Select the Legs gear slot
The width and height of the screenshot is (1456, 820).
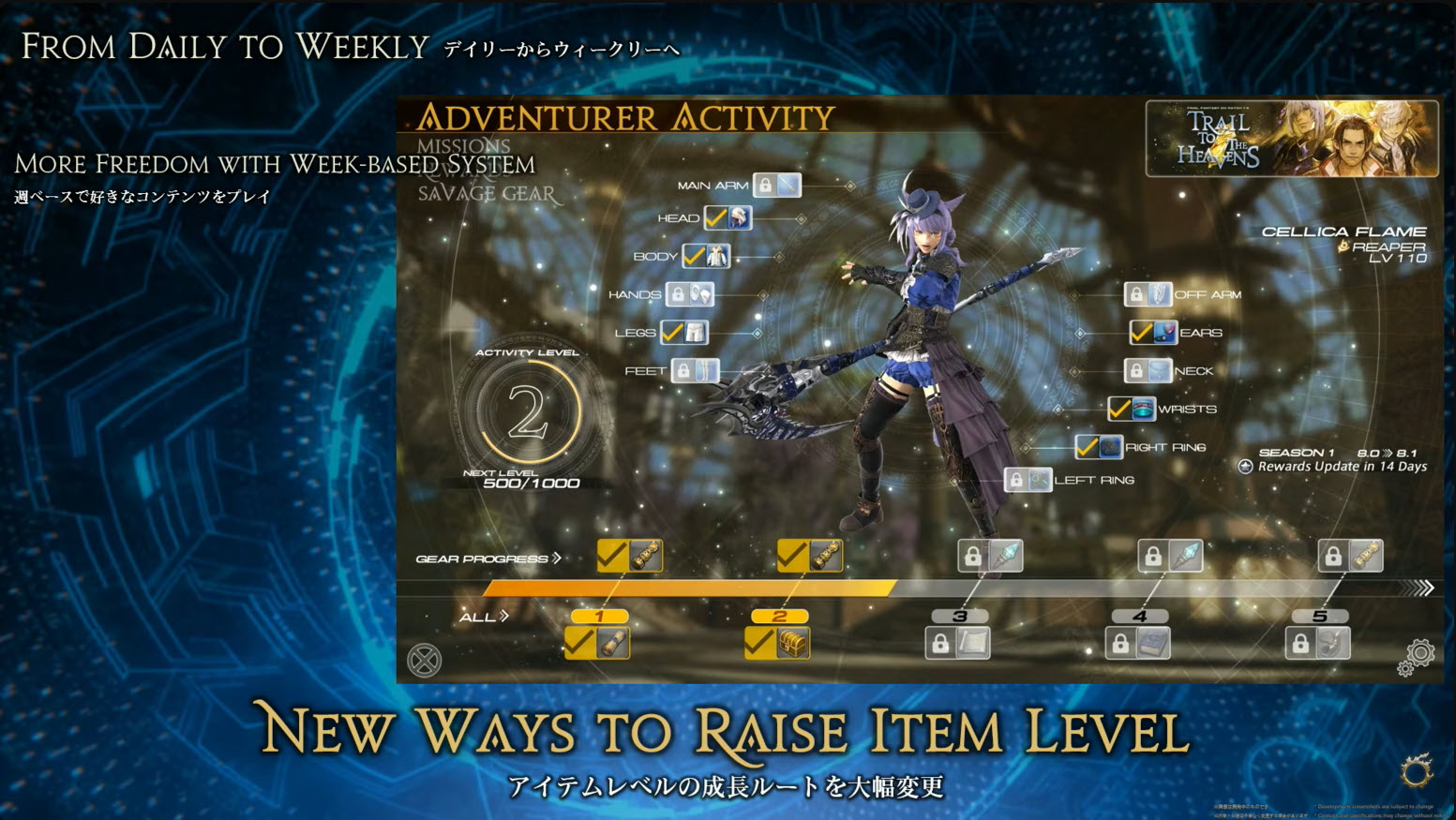pyautogui.click(x=684, y=333)
